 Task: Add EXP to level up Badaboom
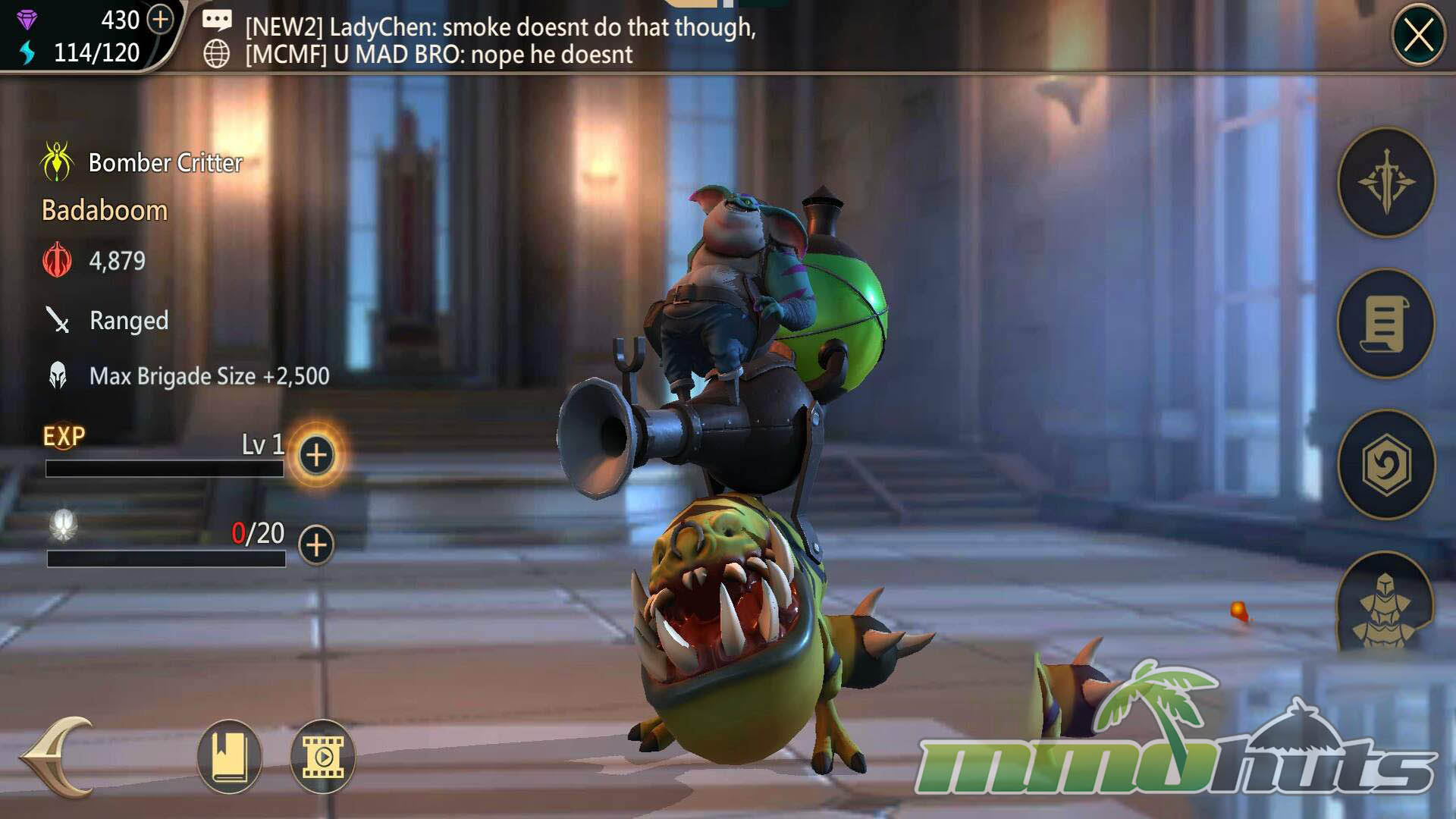coord(316,455)
